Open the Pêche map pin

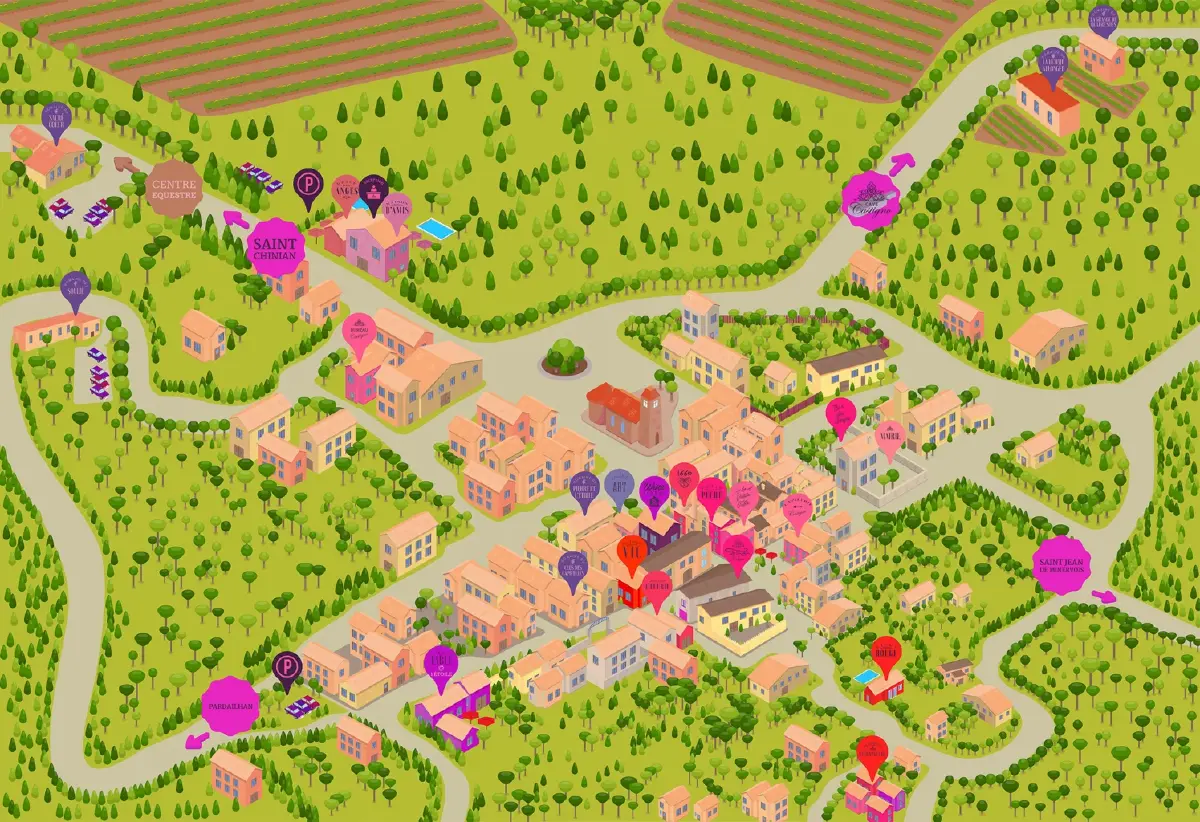711,495
